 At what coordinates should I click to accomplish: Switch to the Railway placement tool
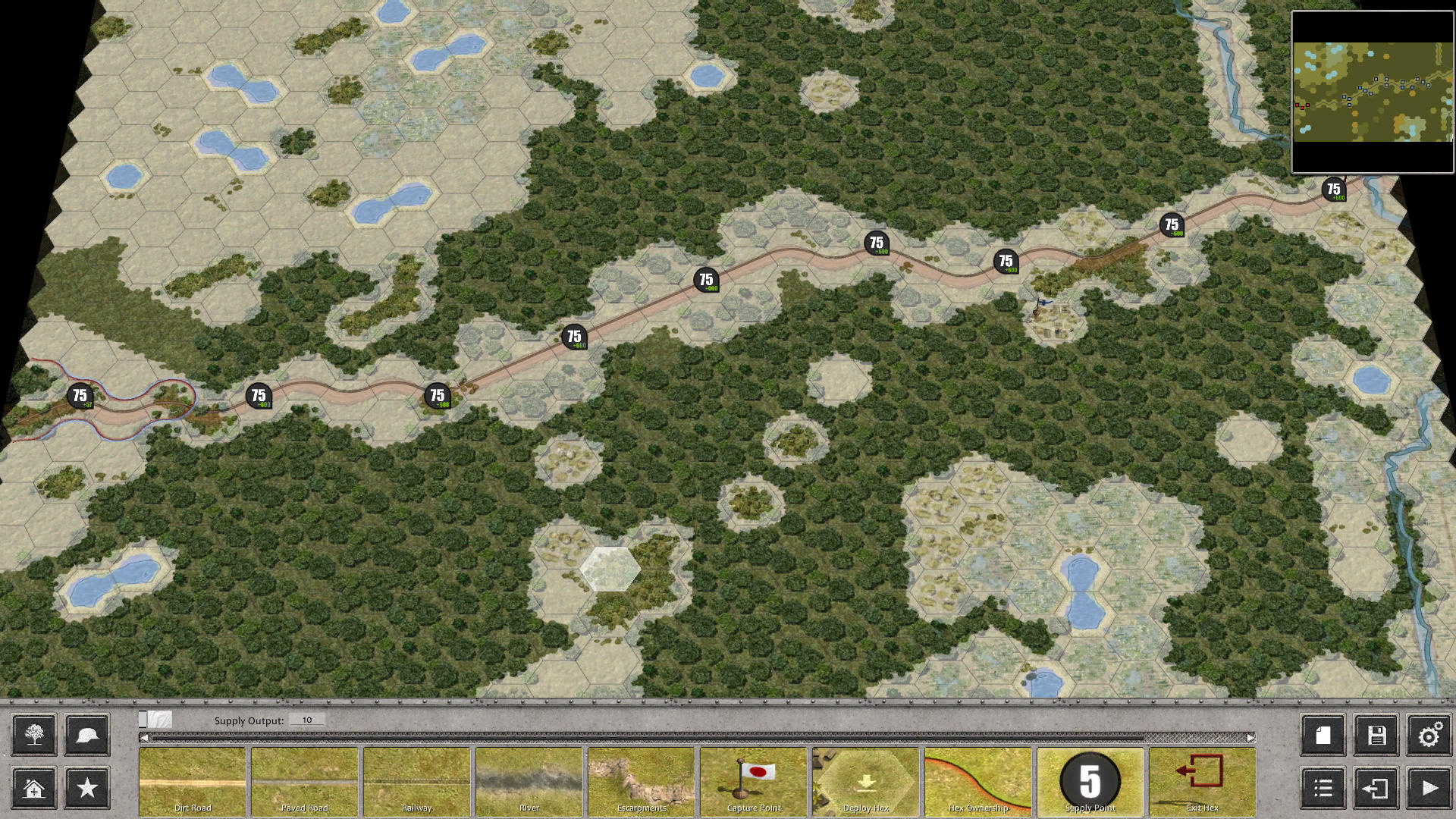[x=416, y=781]
